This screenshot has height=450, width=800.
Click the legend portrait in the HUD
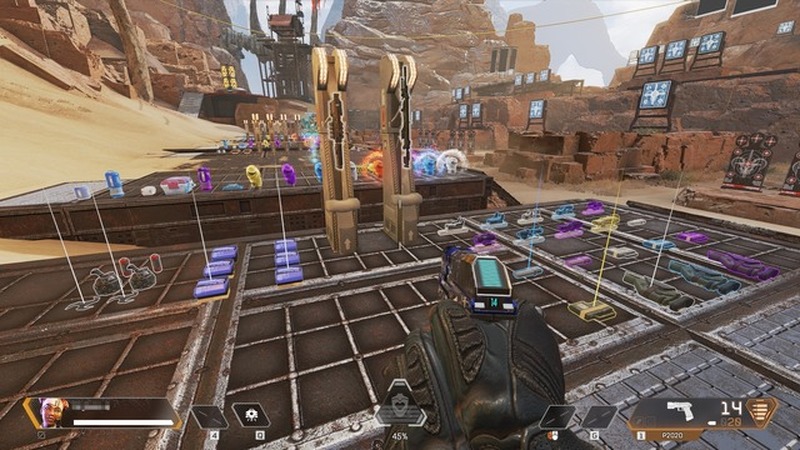(52, 412)
